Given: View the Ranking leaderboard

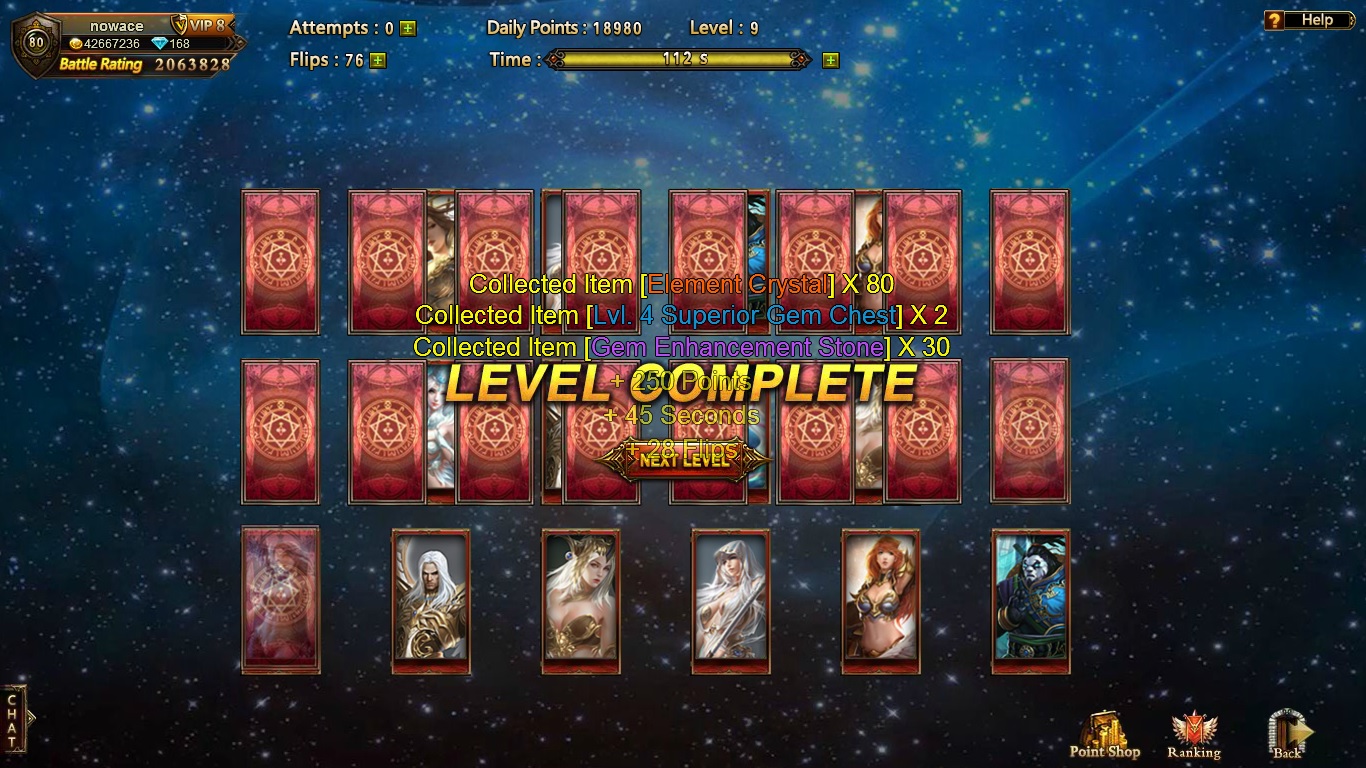Looking at the screenshot, I should pos(1193,735).
